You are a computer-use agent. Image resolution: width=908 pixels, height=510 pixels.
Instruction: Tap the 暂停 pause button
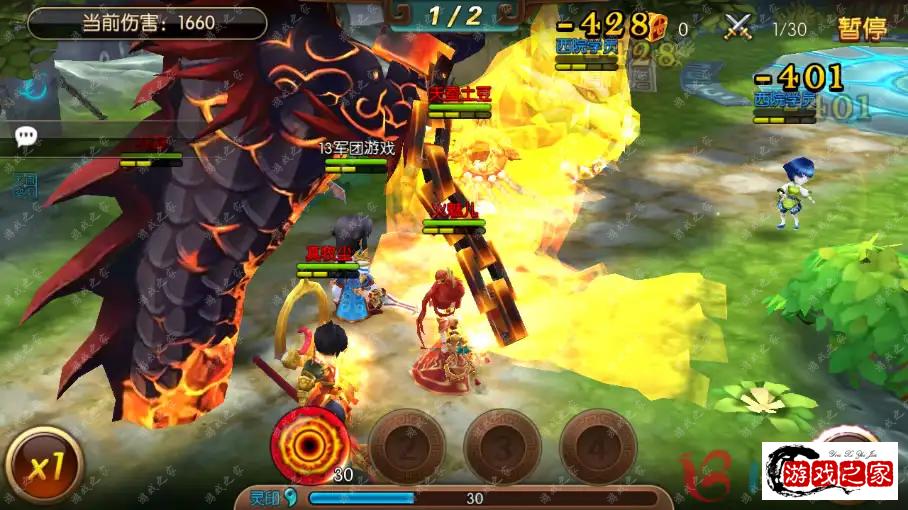(x=862, y=27)
